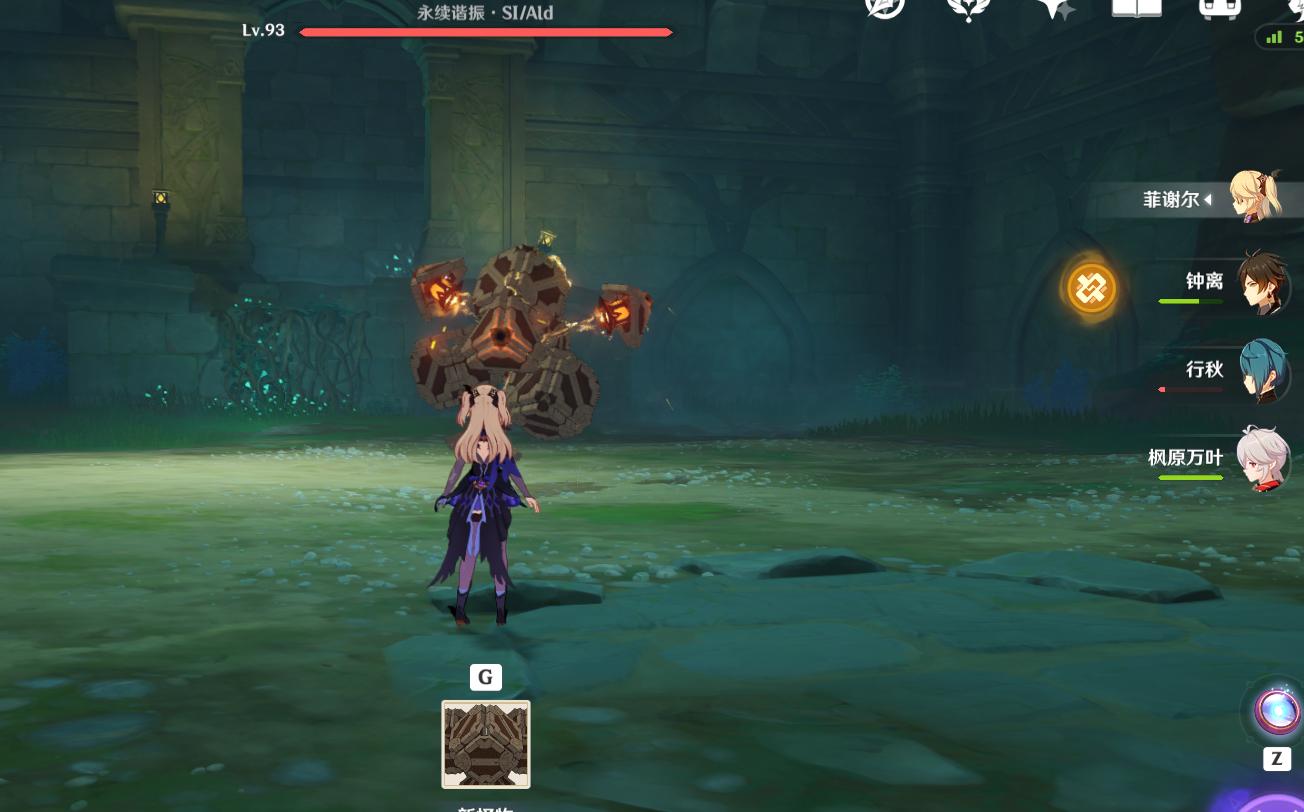Switch to party member 枫原万叶
Screen dimensions: 1304x812
[1262, 459]
